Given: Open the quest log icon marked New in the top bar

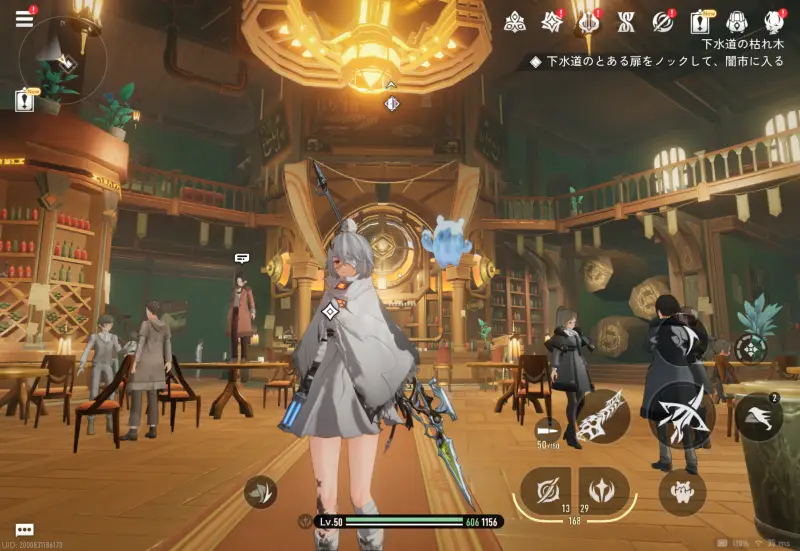Looking at the screenshot, I should pos(700,21).
